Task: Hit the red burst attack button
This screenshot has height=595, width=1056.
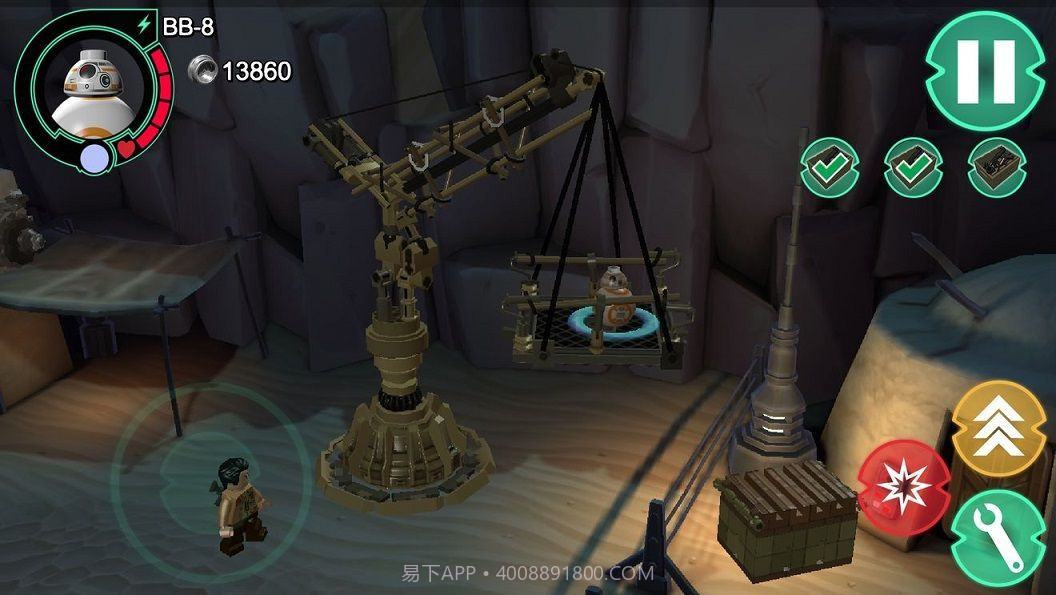Action: coord(904,486)
